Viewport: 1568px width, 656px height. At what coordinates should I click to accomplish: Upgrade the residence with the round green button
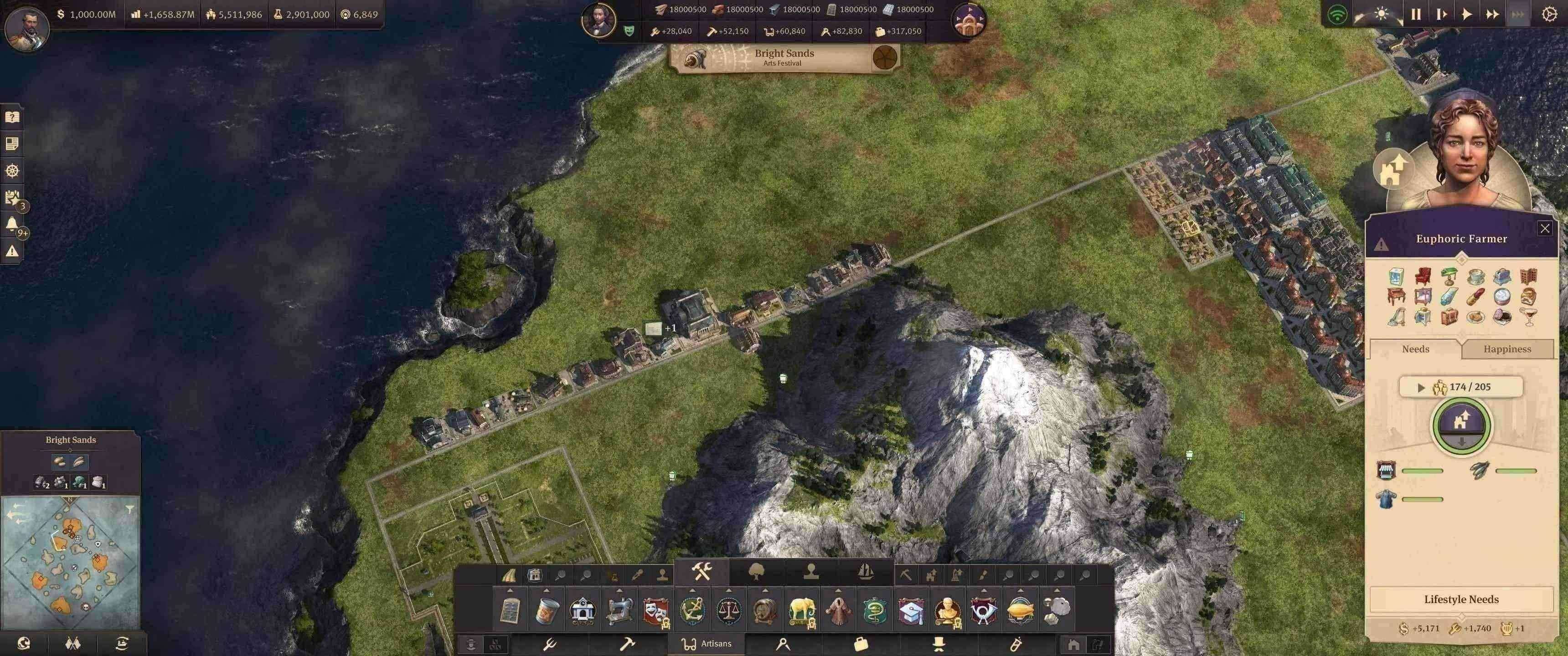click(1461, 424)
